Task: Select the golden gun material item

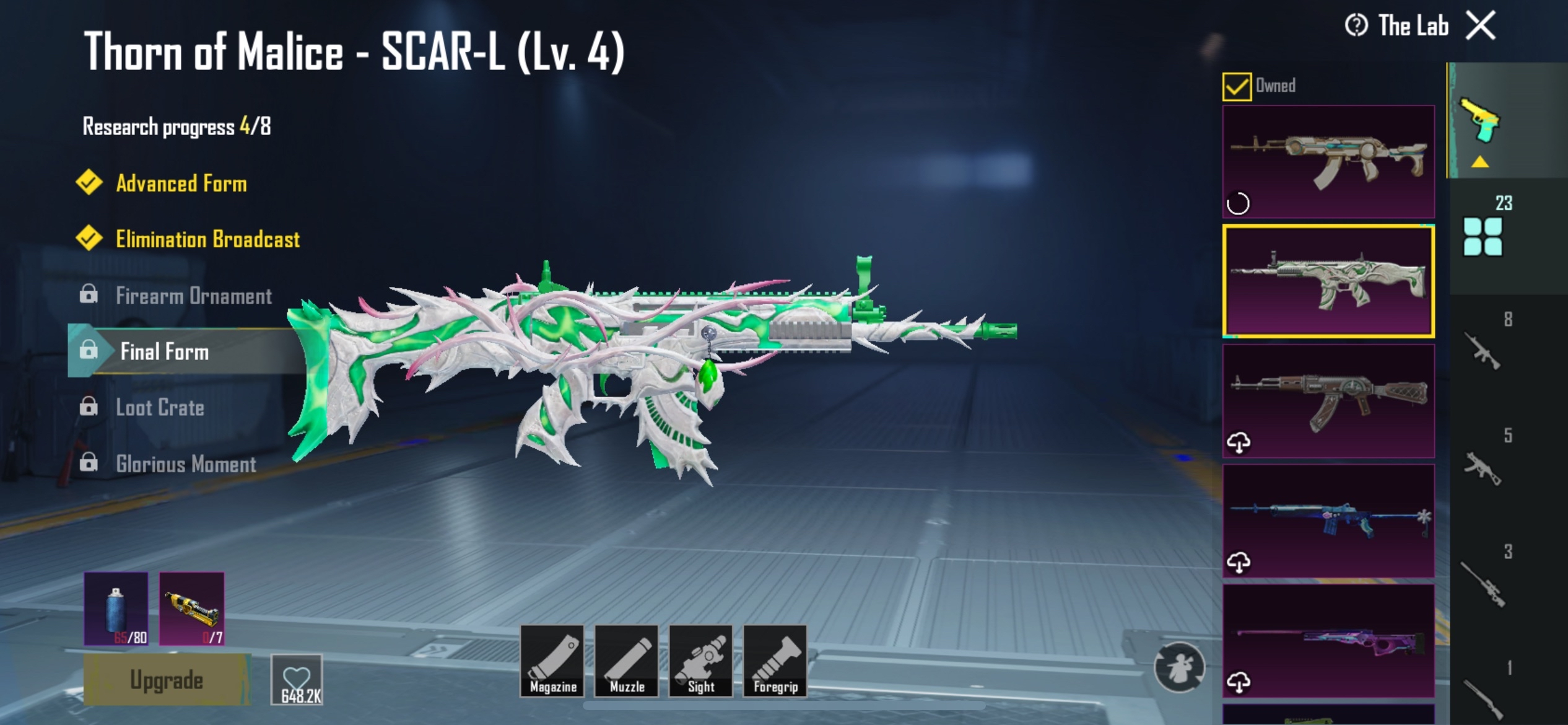Action: [192, 608]
